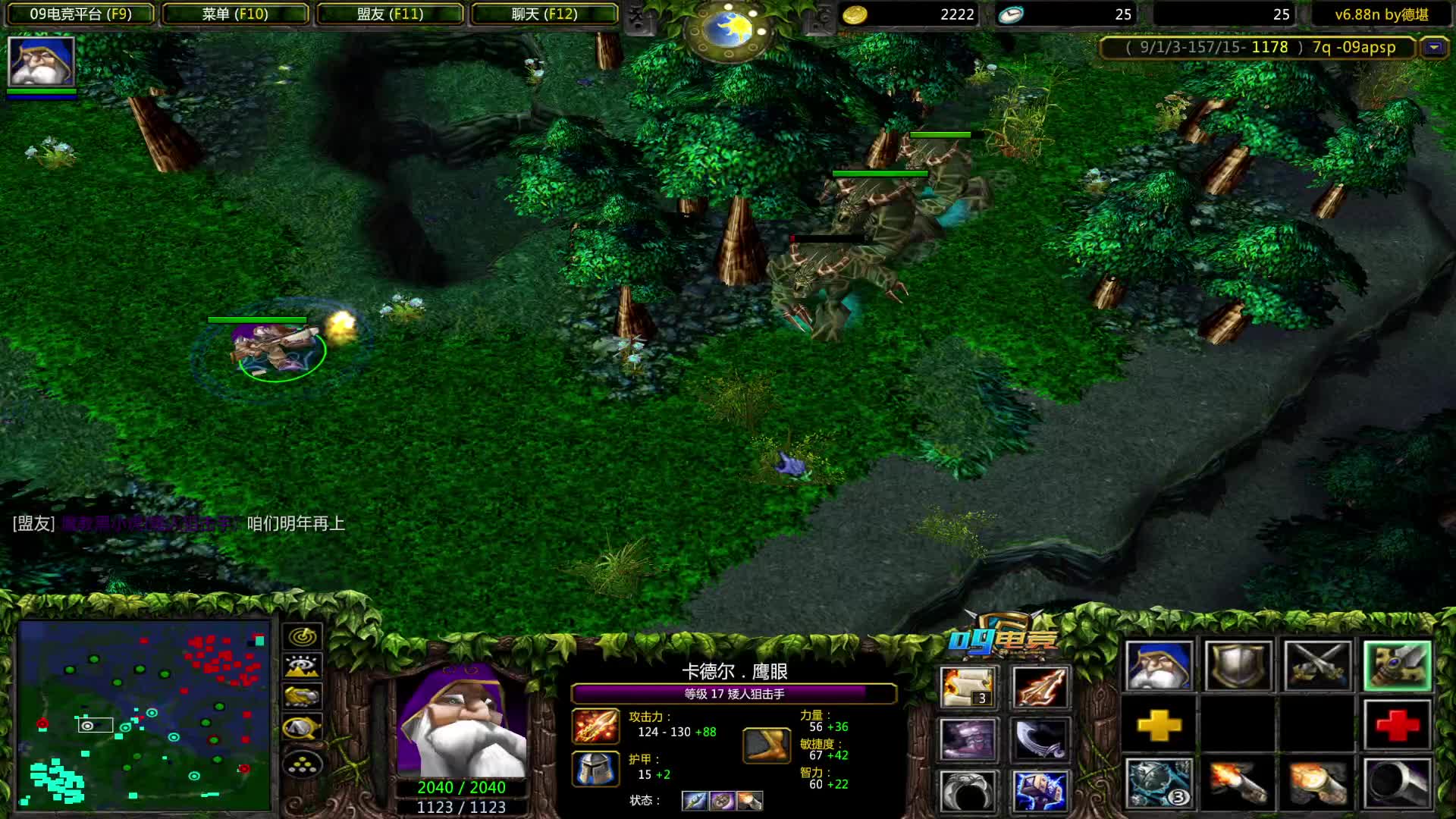Activate the lightning hammer inventory item
The width and height of the screenshot is (1456, 819).
coord(1040,791)
